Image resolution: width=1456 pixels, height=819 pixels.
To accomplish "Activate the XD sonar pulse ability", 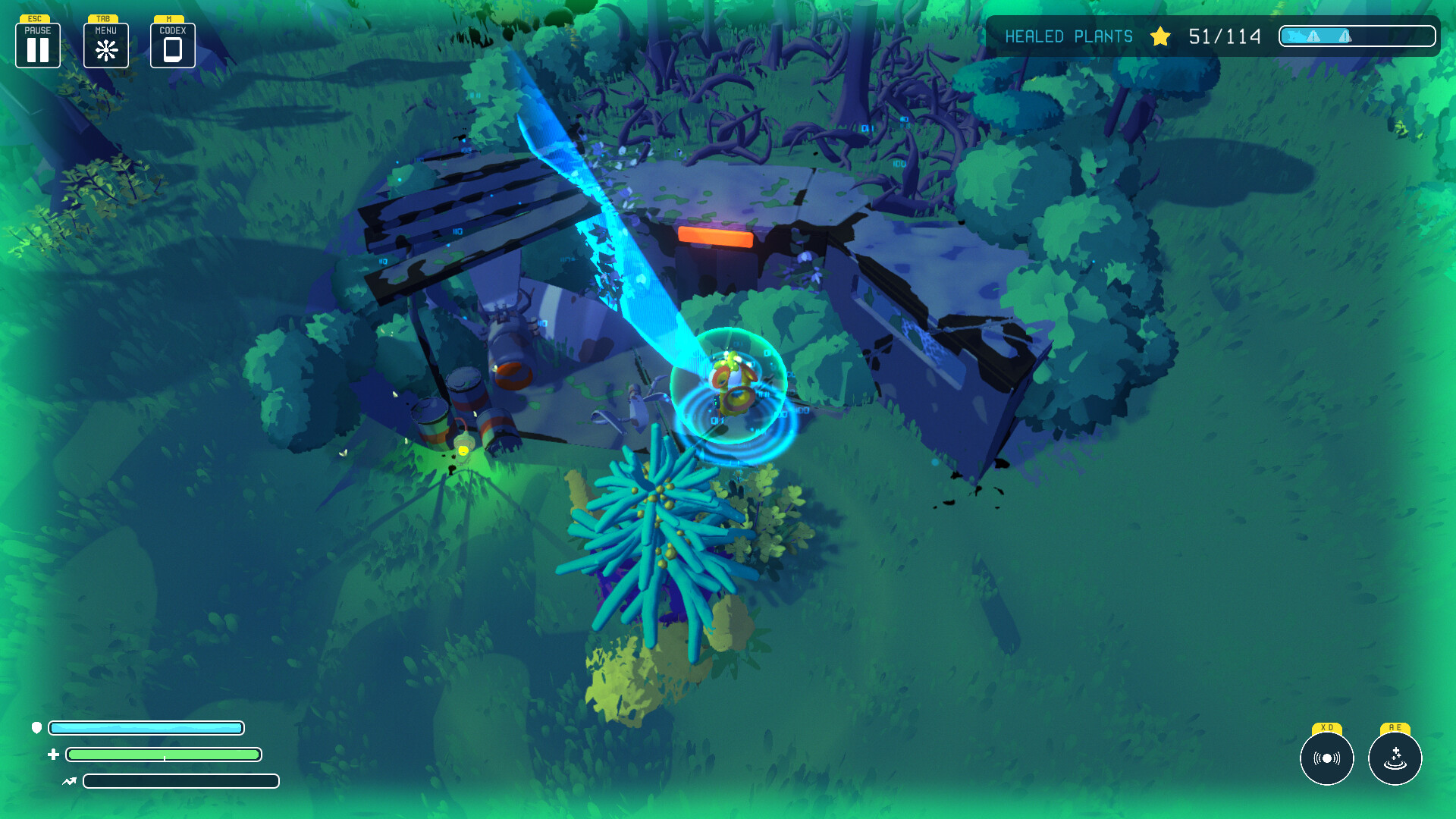I will [1326, 758].
